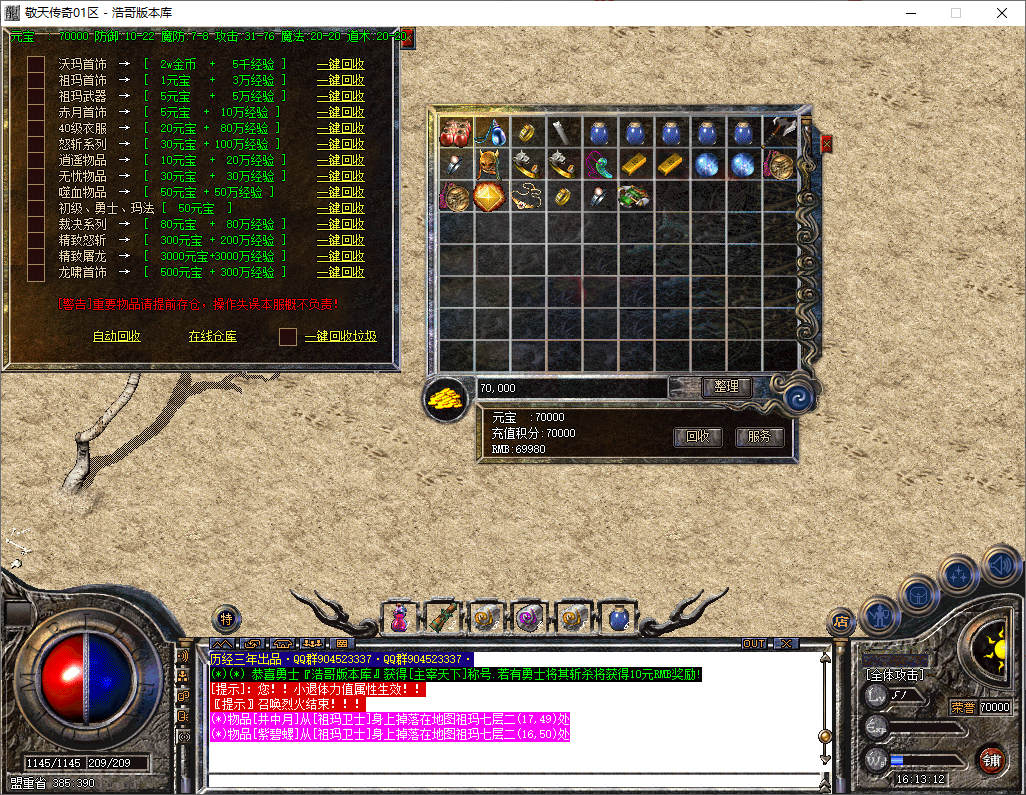Recycle 祖玛武器 with its 一键回收 link
The image size is (1026, 795).
pos(341,96)
